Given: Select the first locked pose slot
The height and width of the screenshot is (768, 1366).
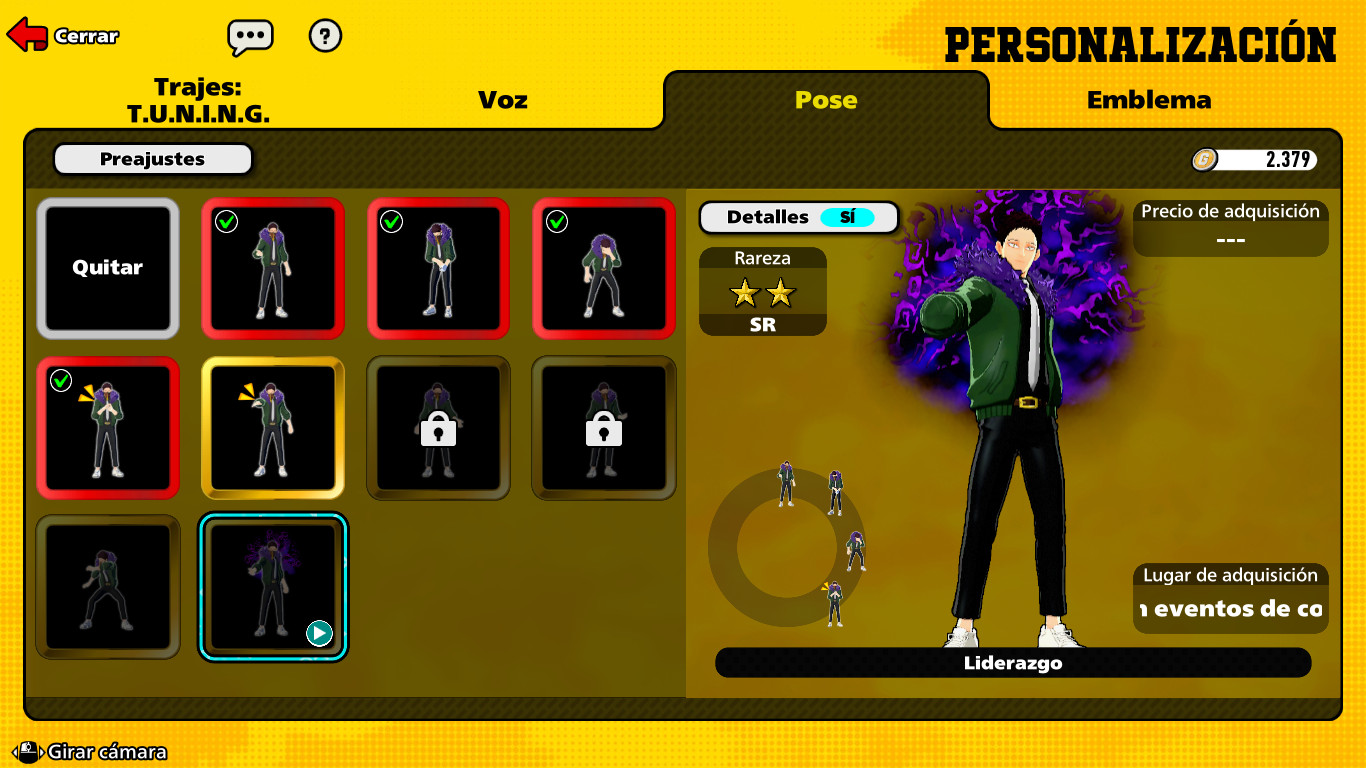Looking at the screenshot, I should click(438, 427).
